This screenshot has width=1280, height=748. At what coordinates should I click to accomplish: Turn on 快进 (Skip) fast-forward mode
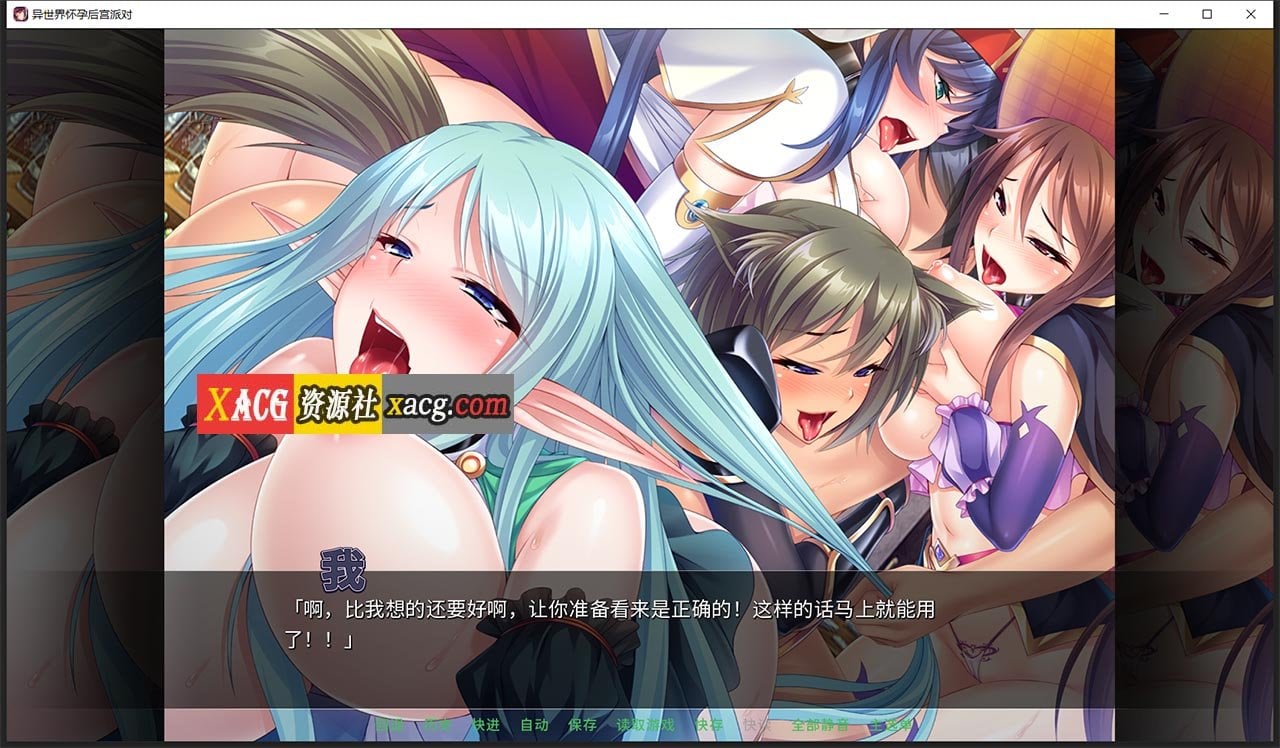click(484, 724)
